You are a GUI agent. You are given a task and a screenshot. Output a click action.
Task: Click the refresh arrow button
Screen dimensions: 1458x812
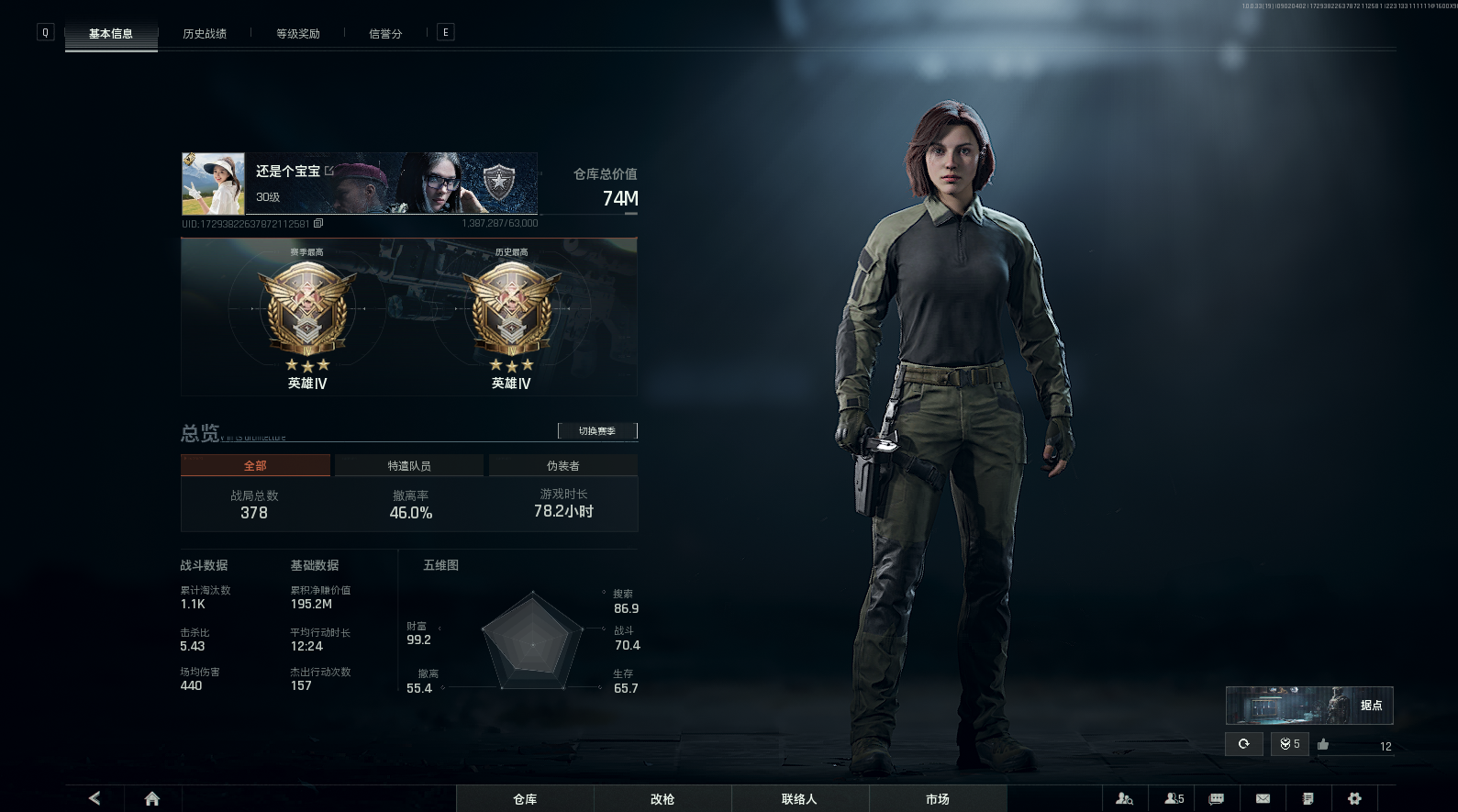pos(1243,744)
